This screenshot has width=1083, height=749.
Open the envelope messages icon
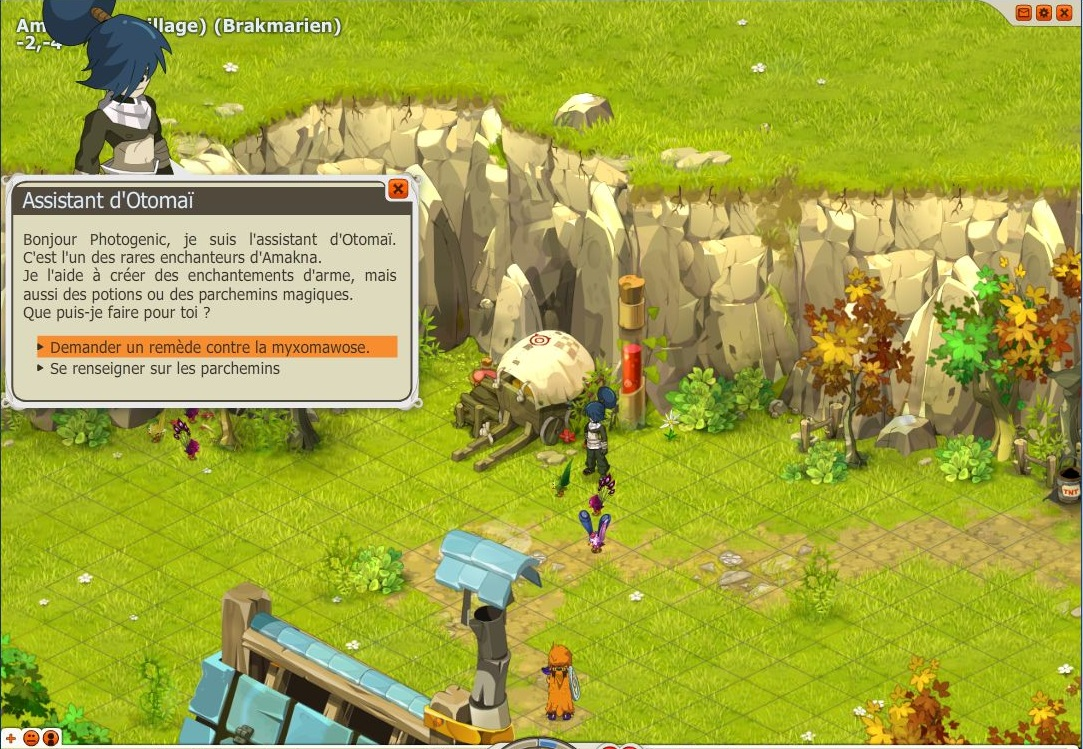tap(1023, 13)
